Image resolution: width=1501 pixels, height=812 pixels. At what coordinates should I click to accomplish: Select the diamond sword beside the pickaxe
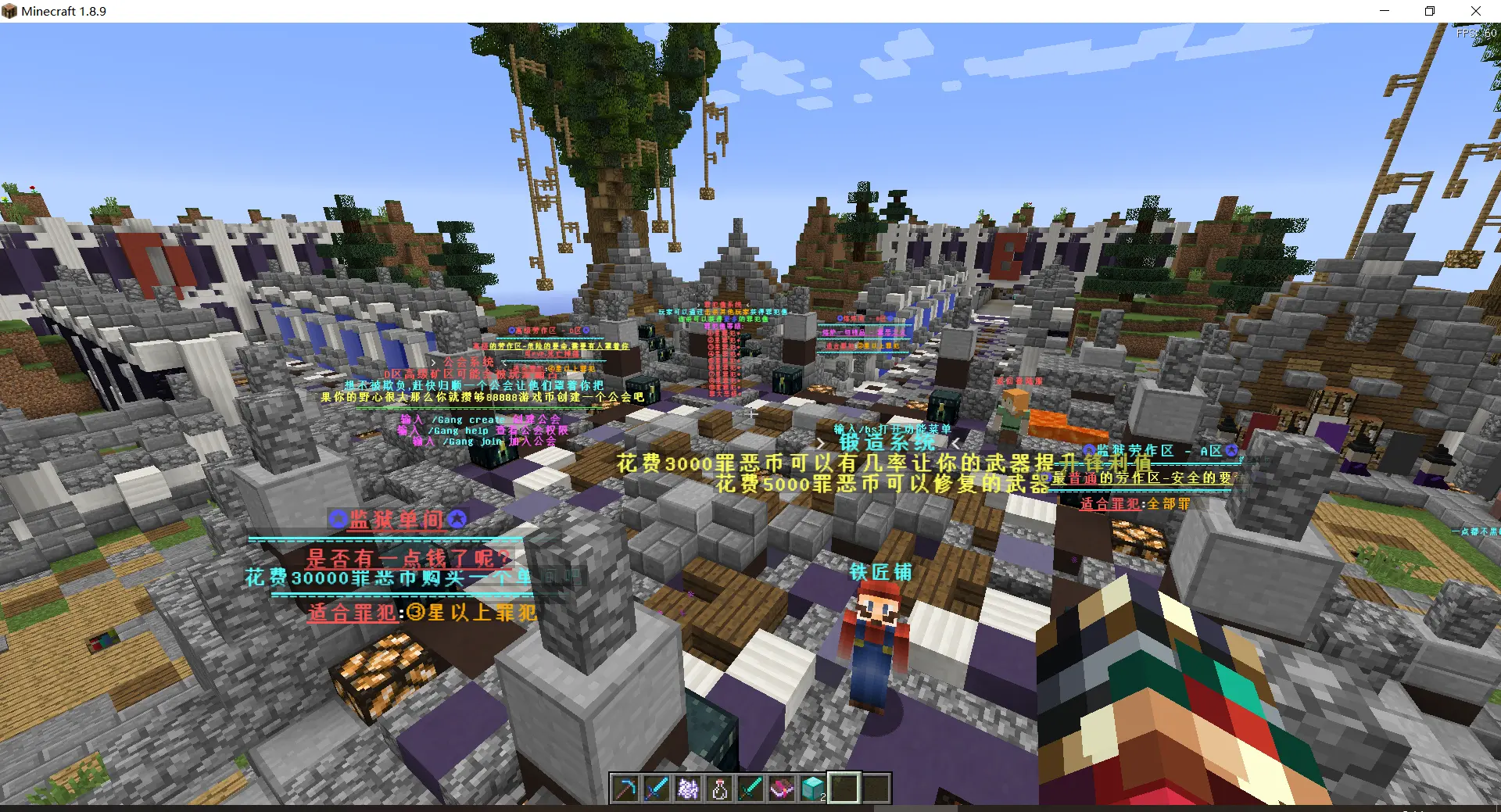coord(657,789)
